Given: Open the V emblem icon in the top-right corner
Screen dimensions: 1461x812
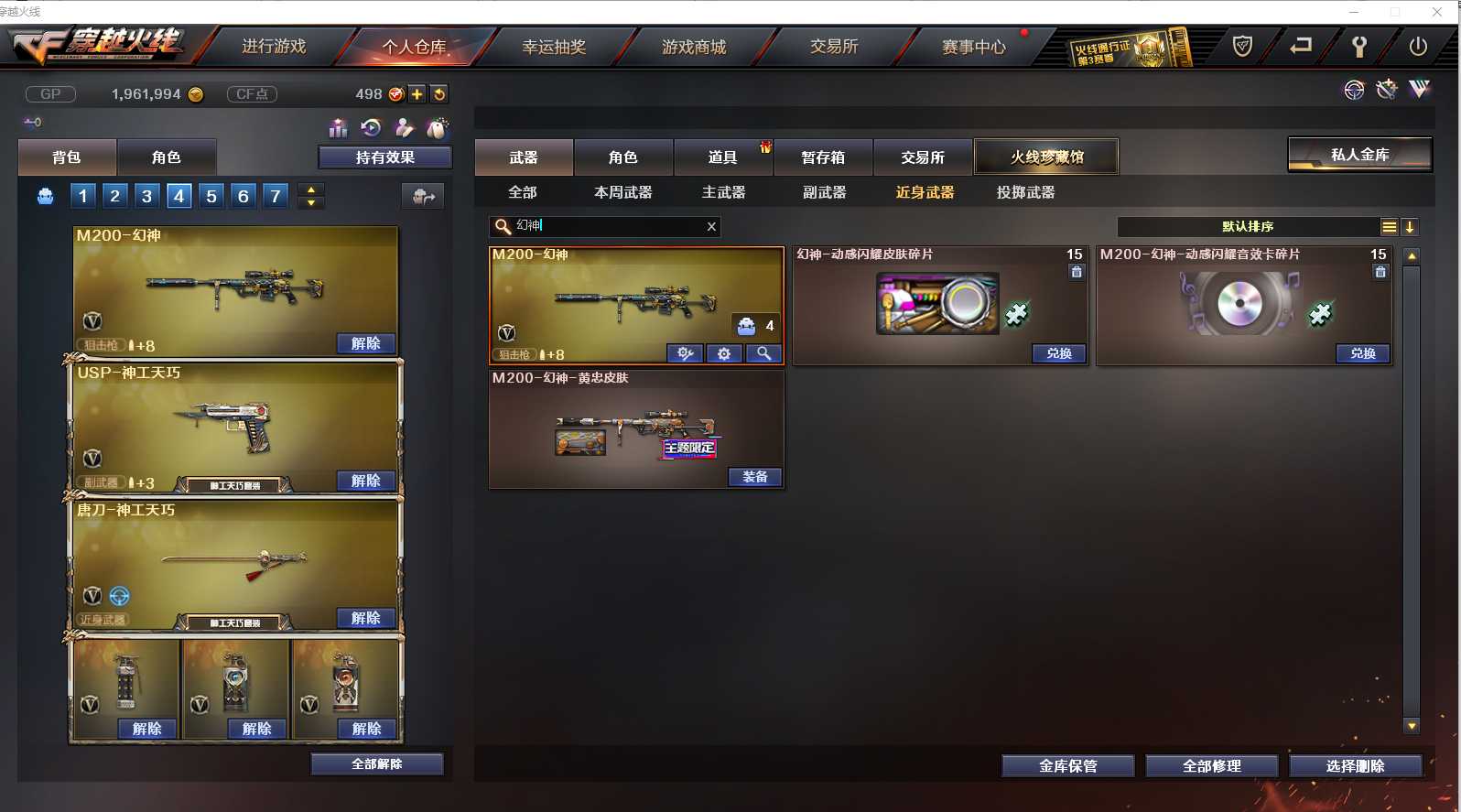Looking at the screenshot, I should click(x=1420, y=89).
